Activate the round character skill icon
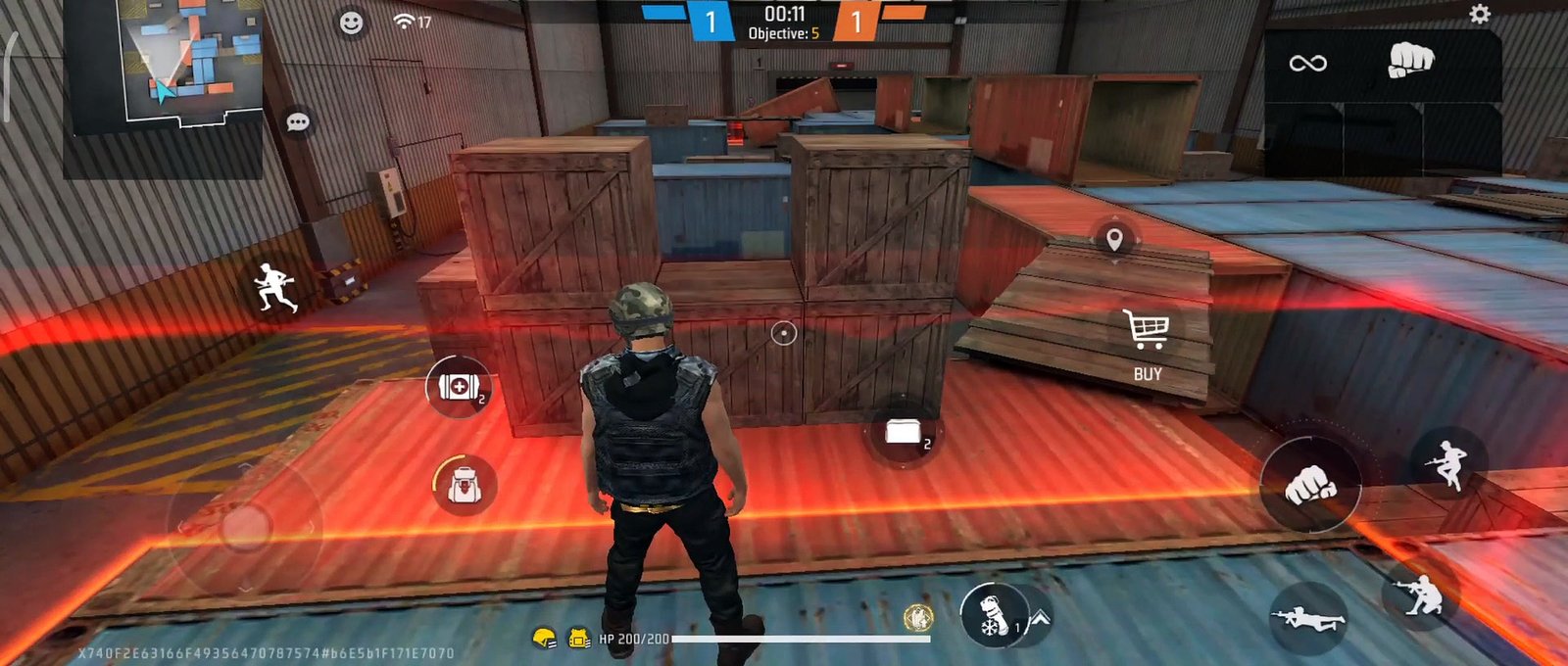 point(917,617)
